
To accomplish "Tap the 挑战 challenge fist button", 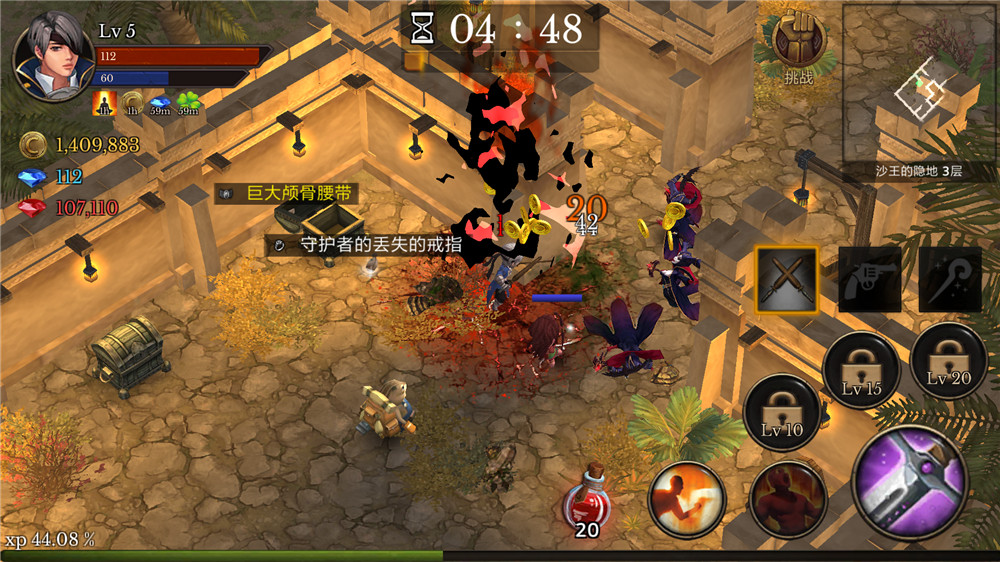I will (x=798, y=44).
